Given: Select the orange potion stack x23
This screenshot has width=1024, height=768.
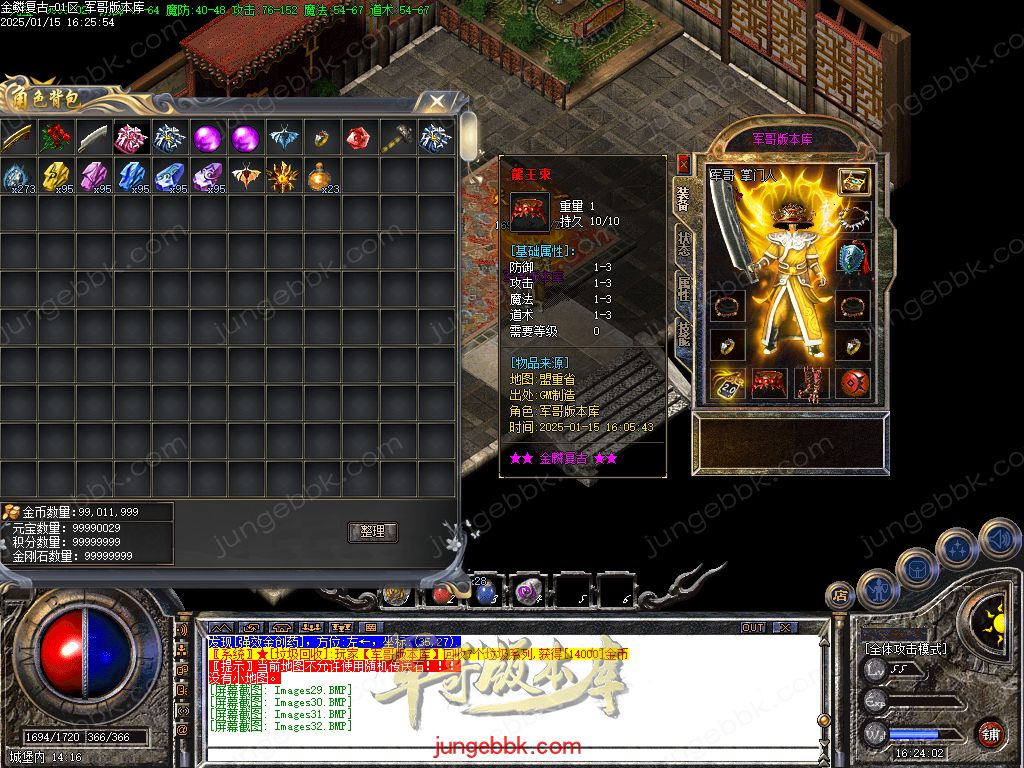Looking at the screenshot, I should point(321,177).
